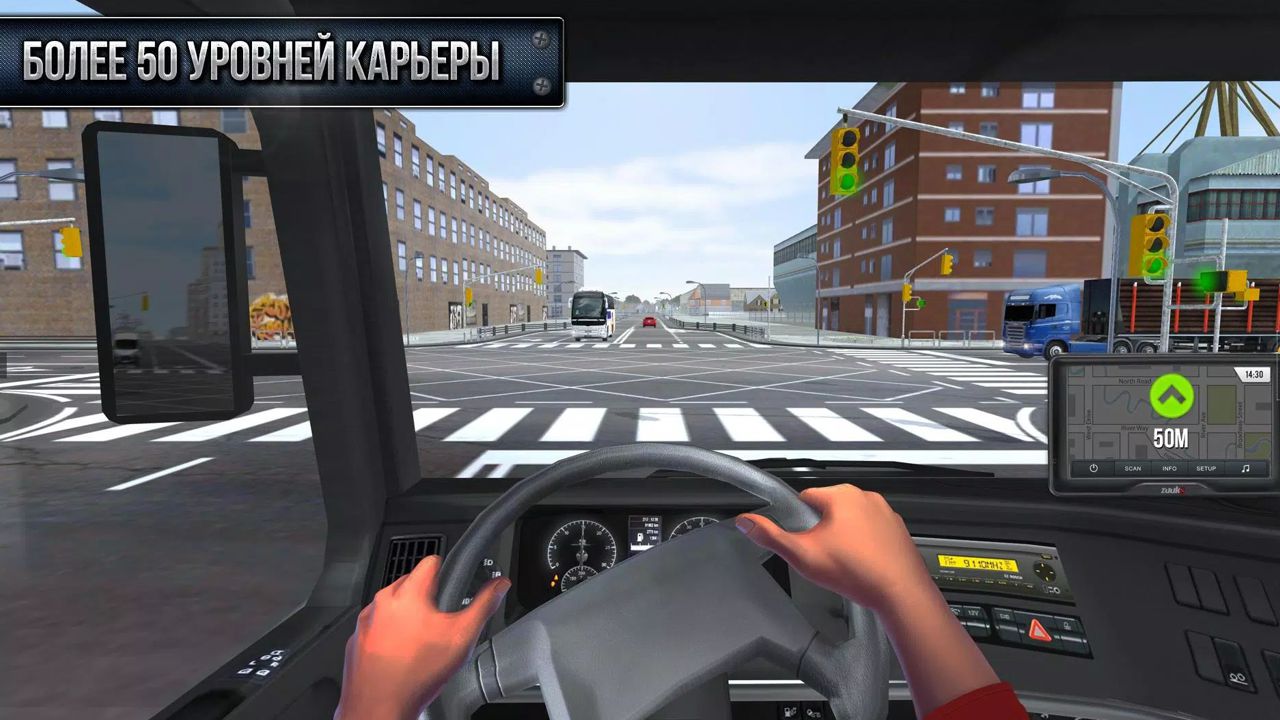Click the fuel gauge icon on the instrument cluster
Screen dimensions: 1280x720
pos(640,537)
